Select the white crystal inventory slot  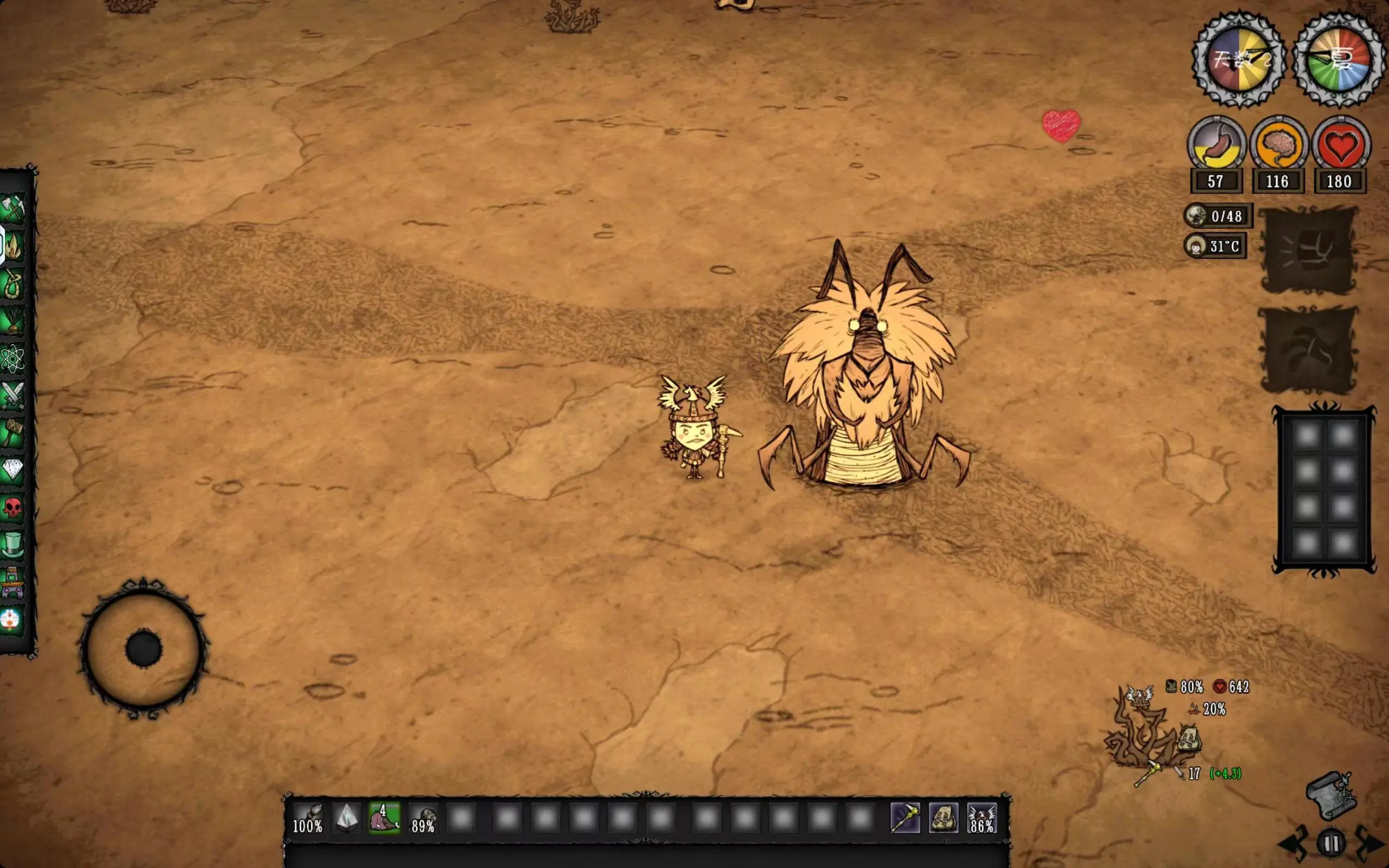point(347,818)
